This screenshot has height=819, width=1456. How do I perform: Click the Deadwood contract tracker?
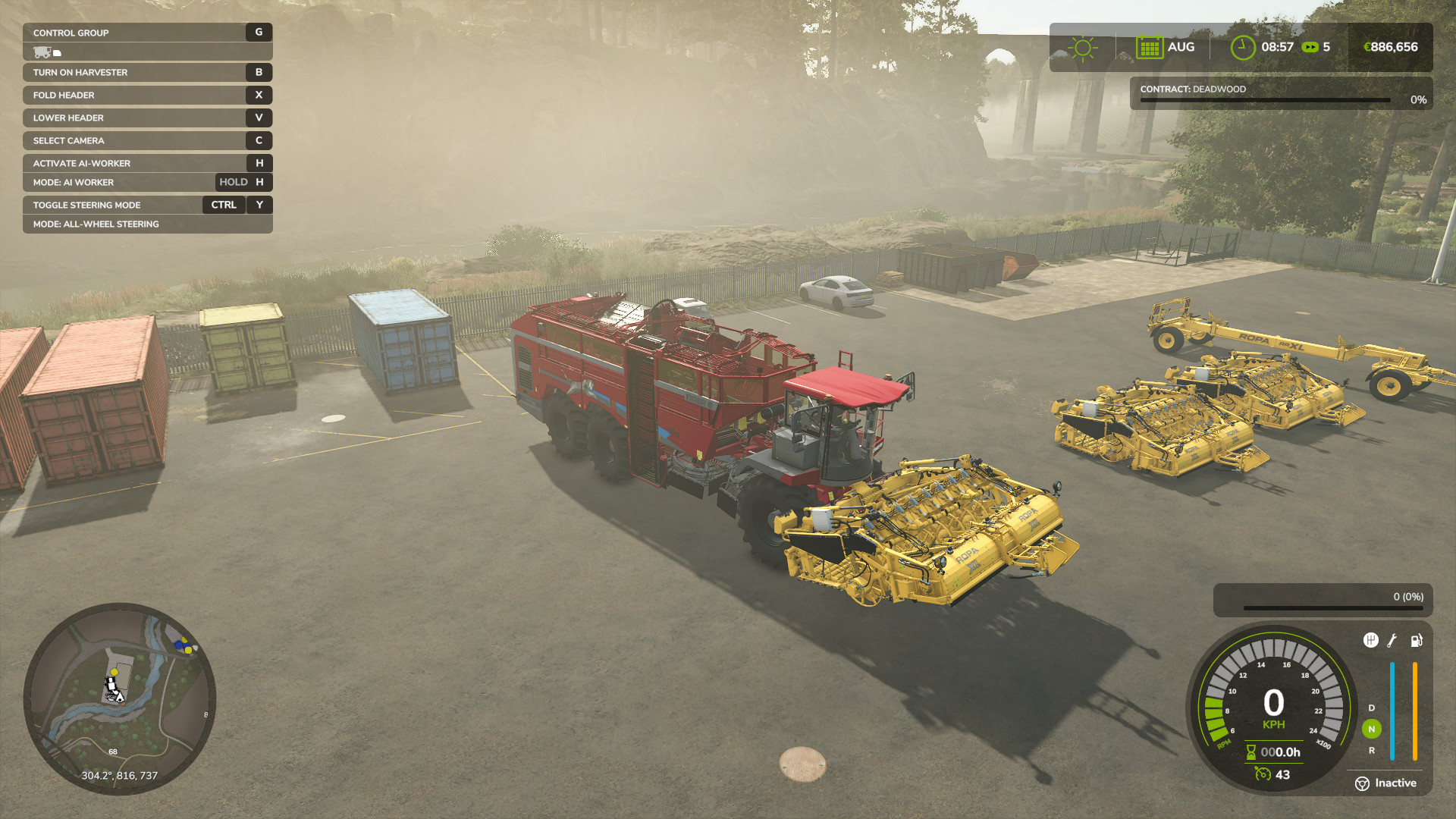pos(1281,93)
